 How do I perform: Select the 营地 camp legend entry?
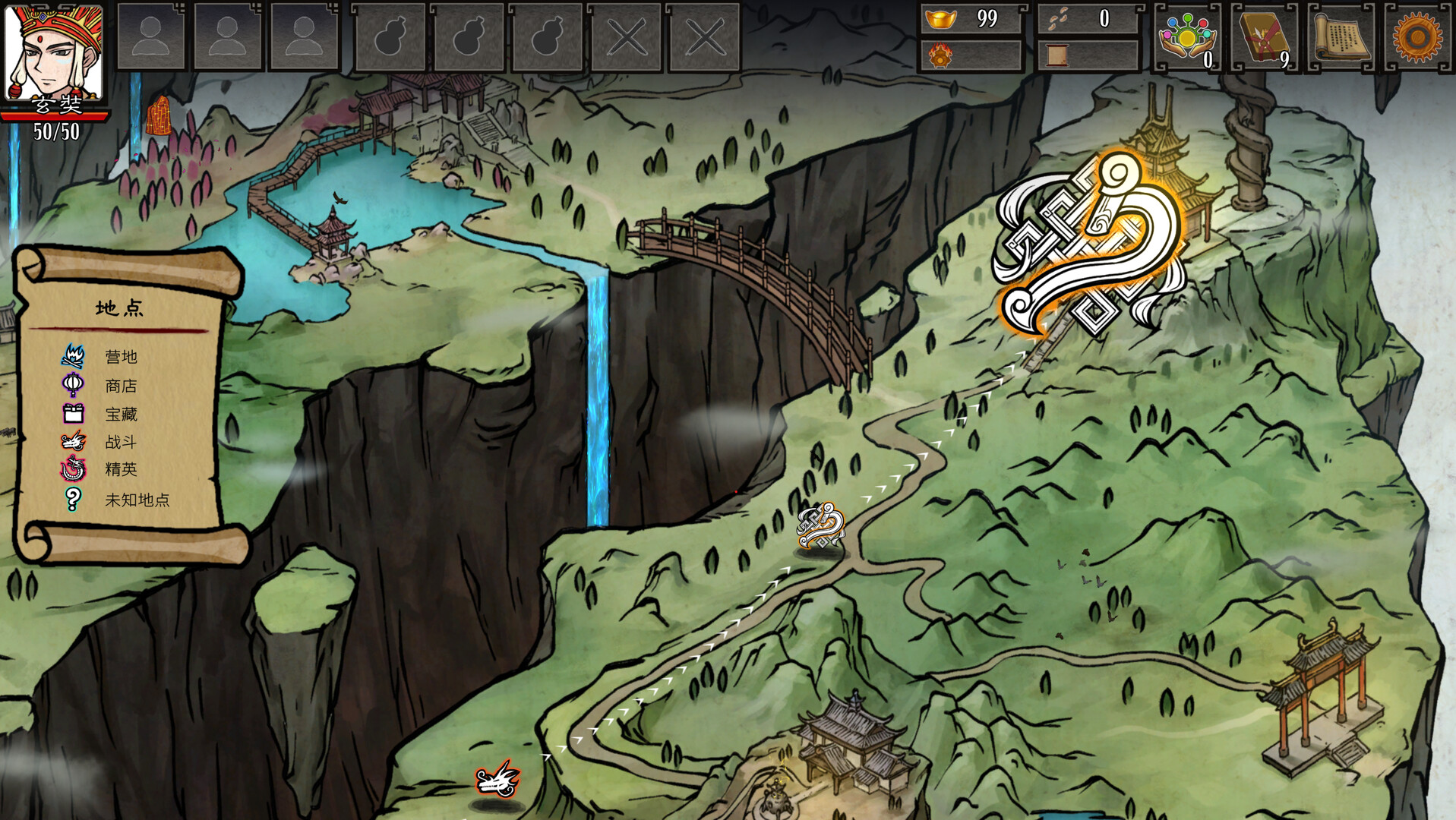(x=120, y=357)
